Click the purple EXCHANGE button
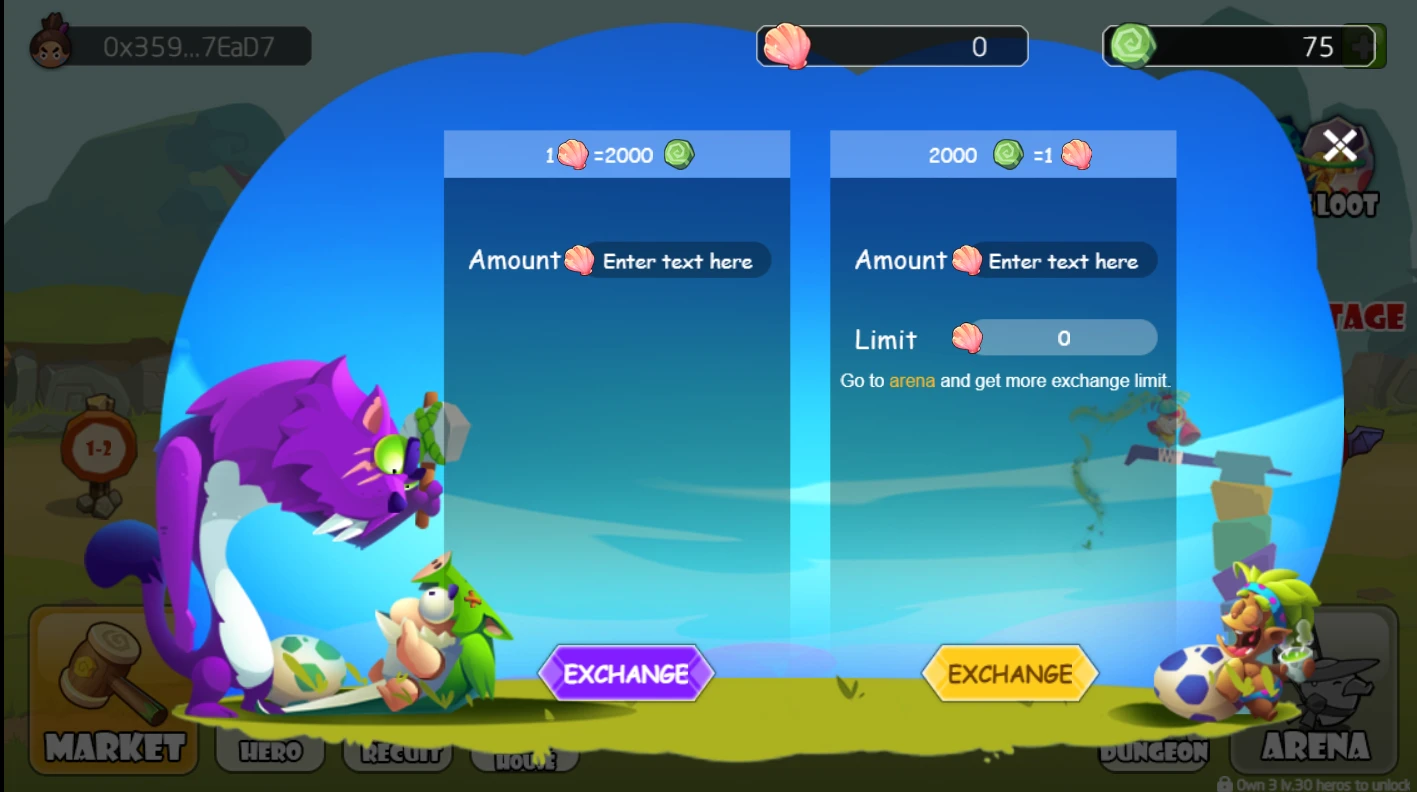 626,673
